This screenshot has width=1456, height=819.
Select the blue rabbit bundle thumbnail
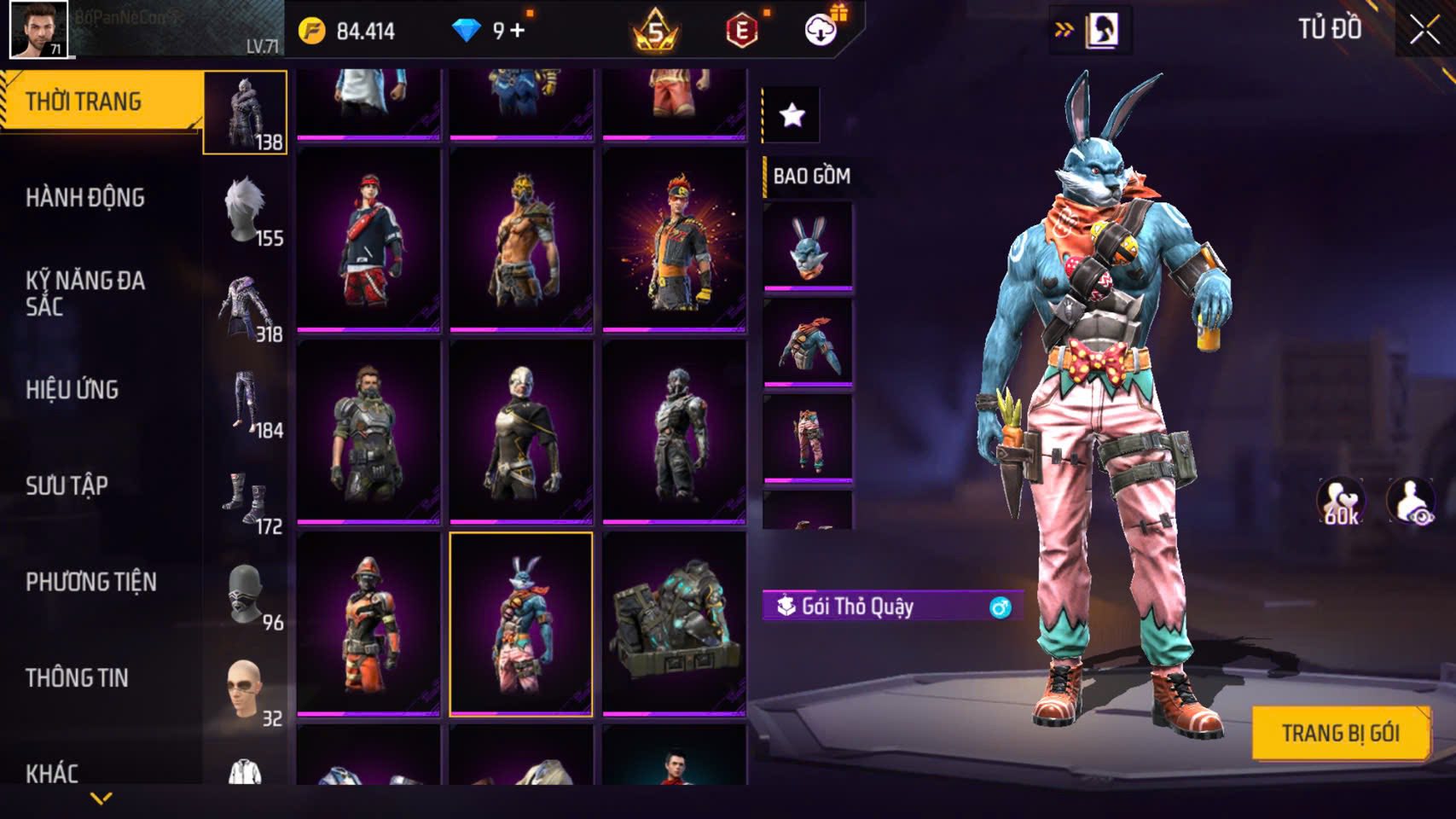[521, 624]
